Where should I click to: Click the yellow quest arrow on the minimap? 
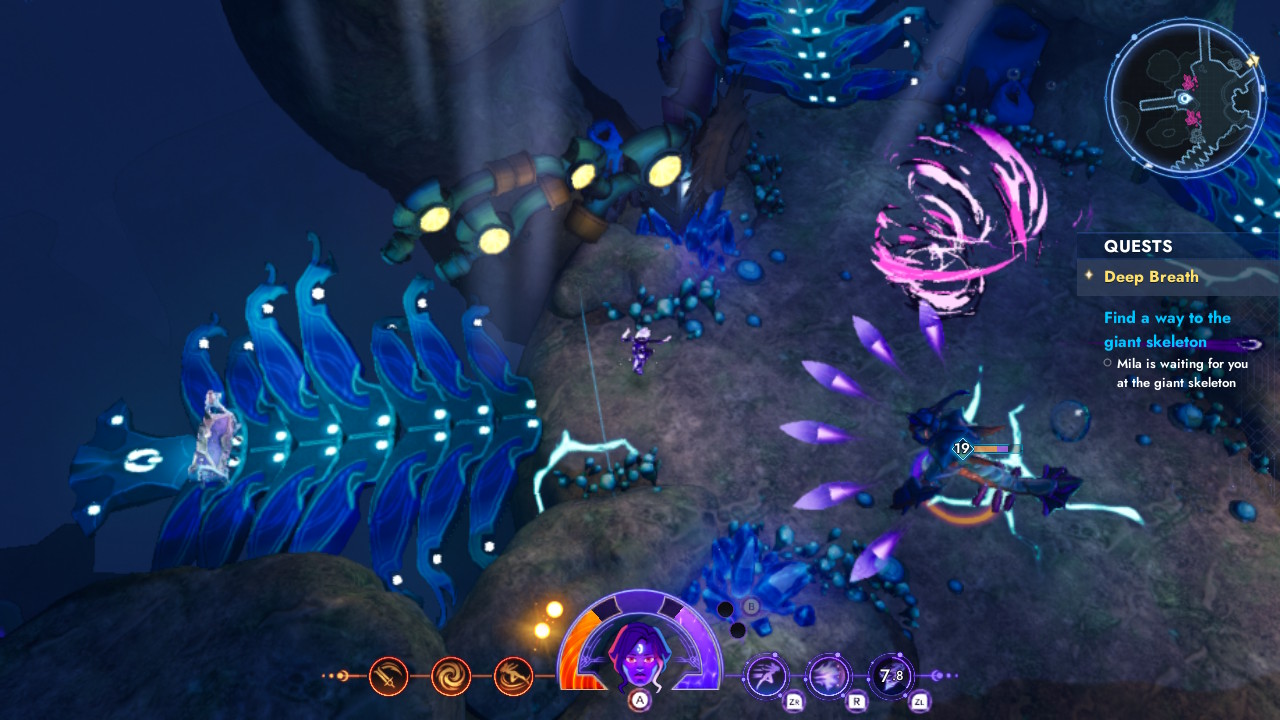1254,60
